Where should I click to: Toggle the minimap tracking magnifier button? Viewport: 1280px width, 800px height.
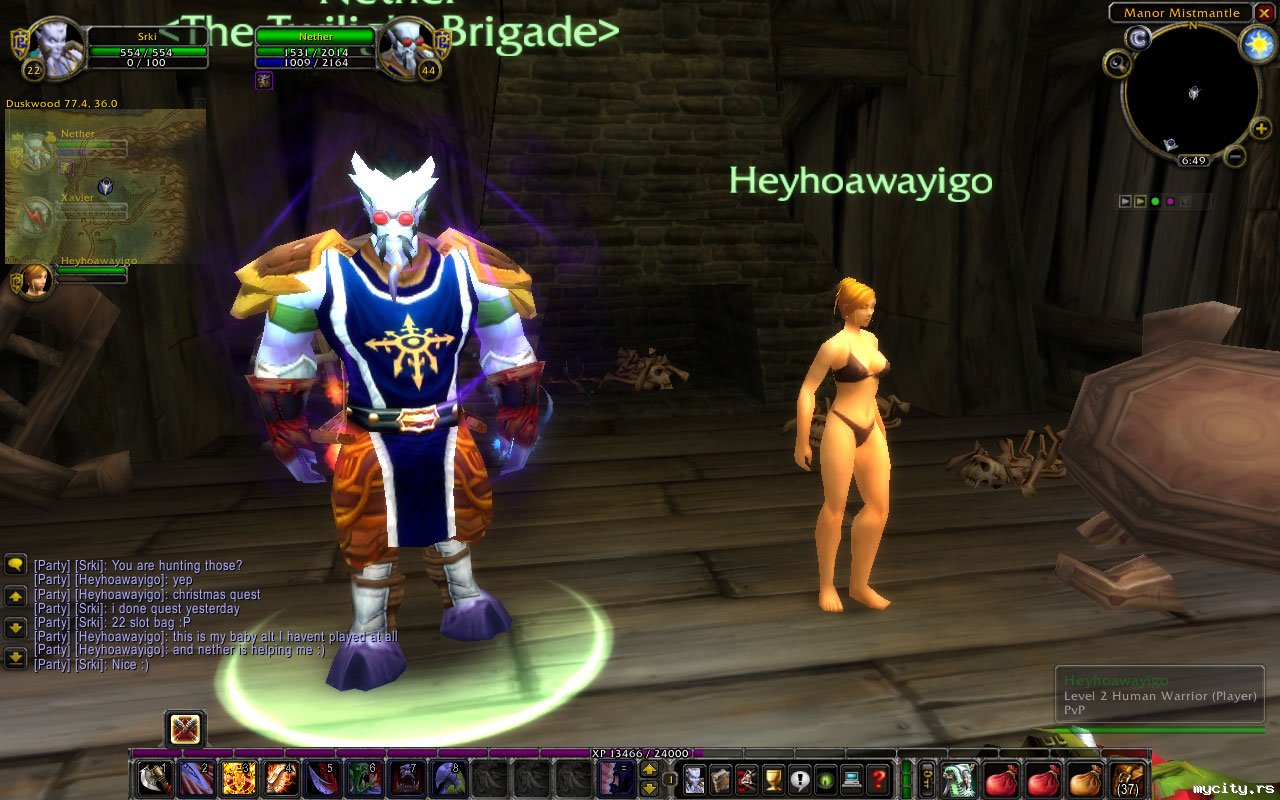click(1117, 64)
